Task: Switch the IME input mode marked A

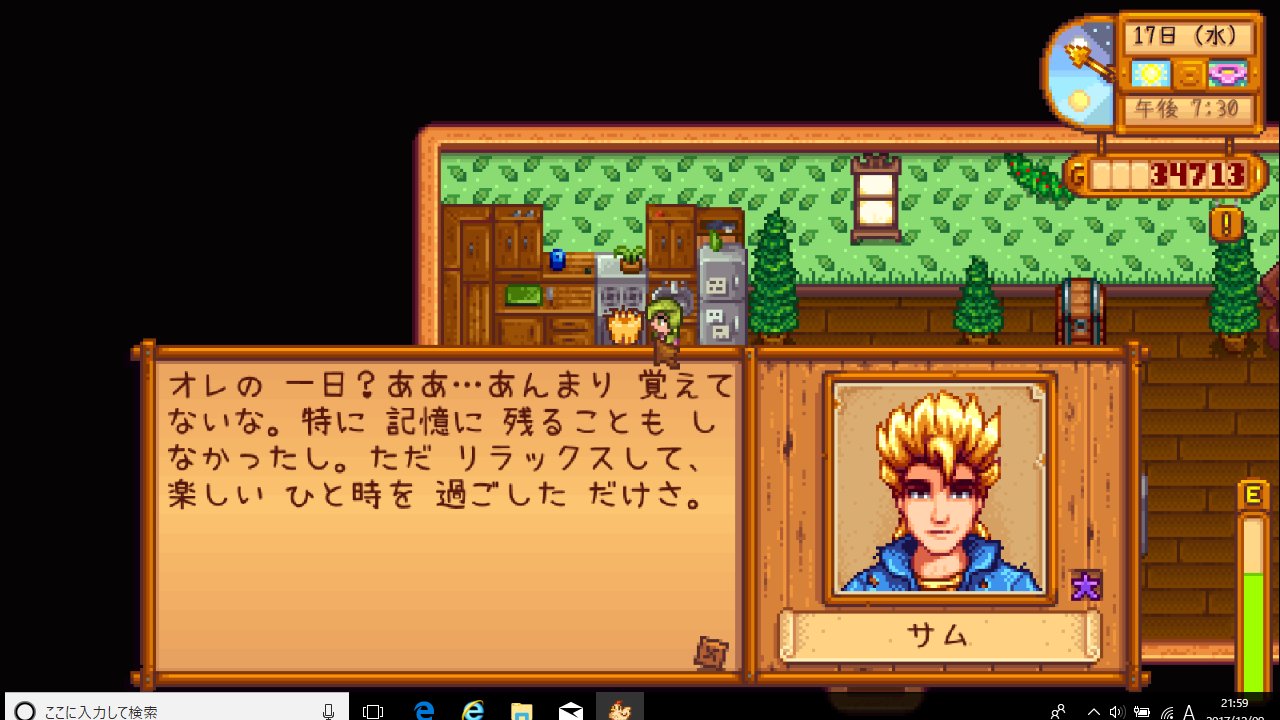Action: click(1190, 711)
